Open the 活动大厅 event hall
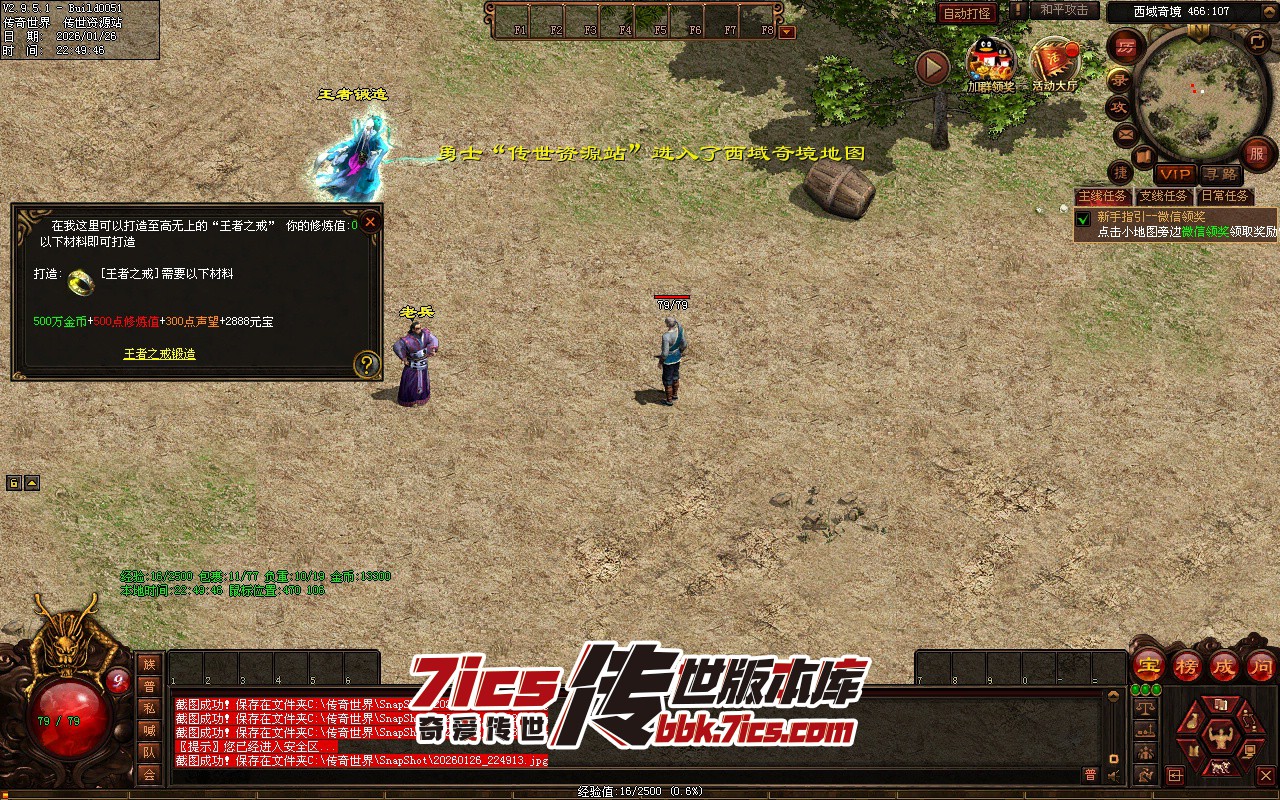Viewport: 1280px width, 800px height. [1055, 63]
